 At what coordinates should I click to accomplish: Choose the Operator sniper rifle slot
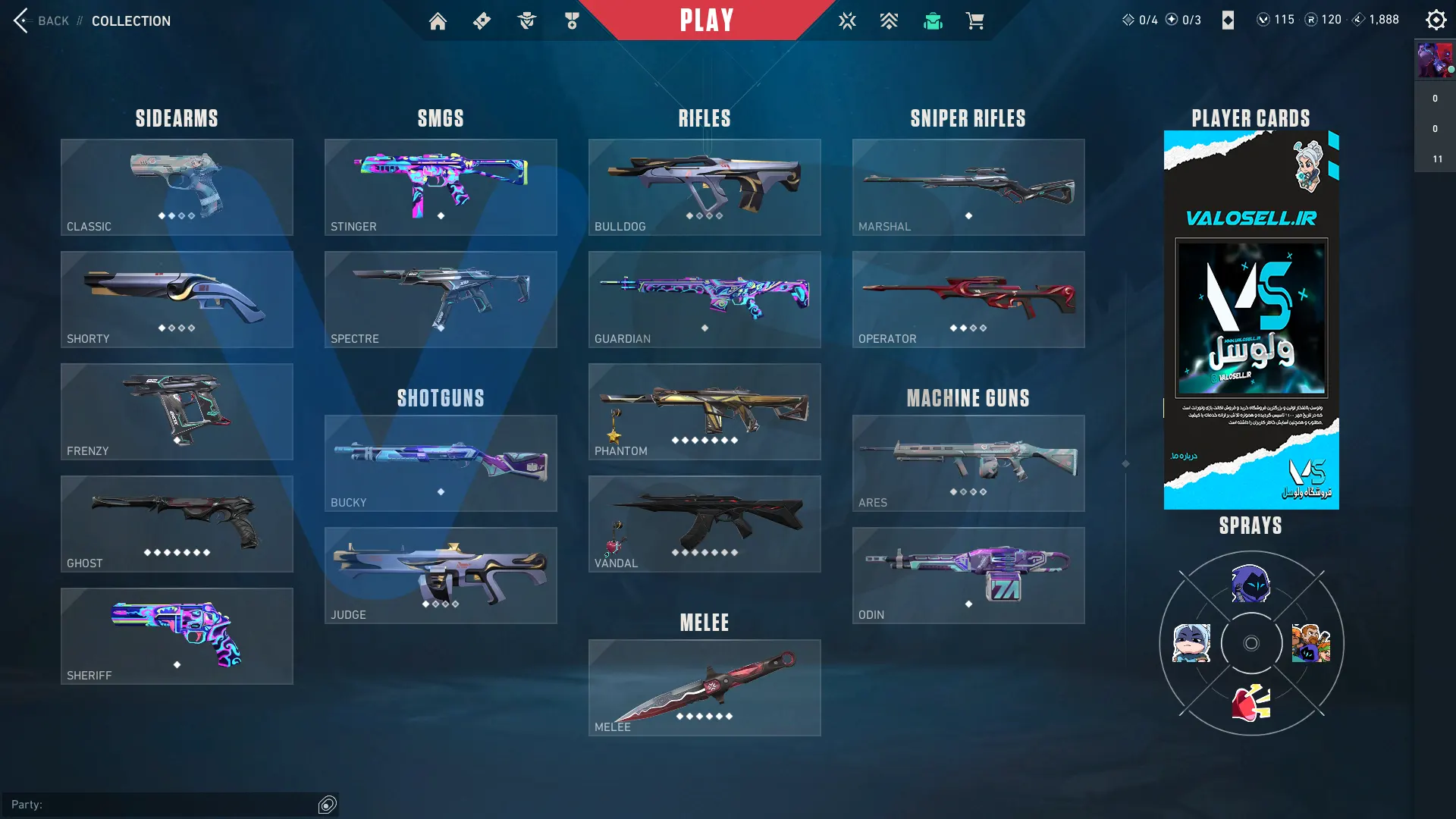[968, 299]
